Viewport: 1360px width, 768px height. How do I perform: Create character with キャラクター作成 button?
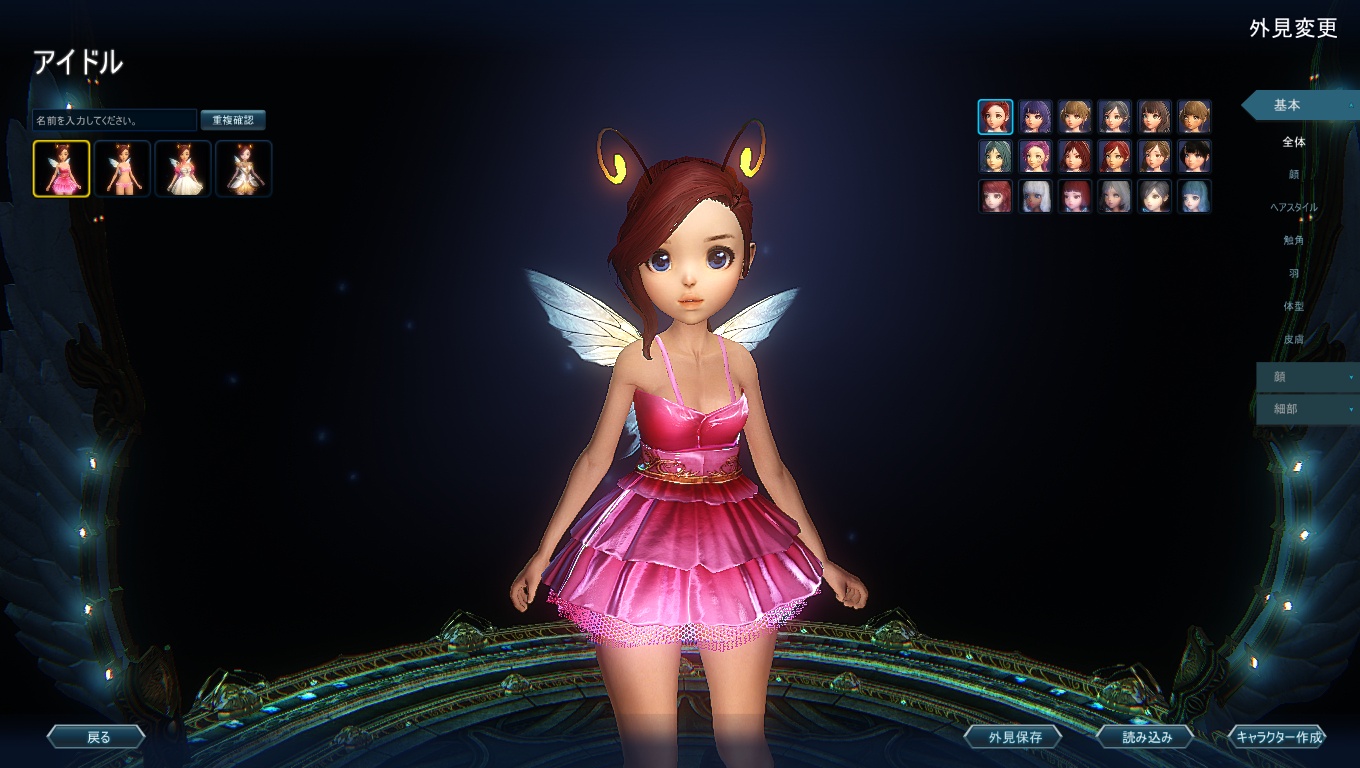[x=1278, y=737]
